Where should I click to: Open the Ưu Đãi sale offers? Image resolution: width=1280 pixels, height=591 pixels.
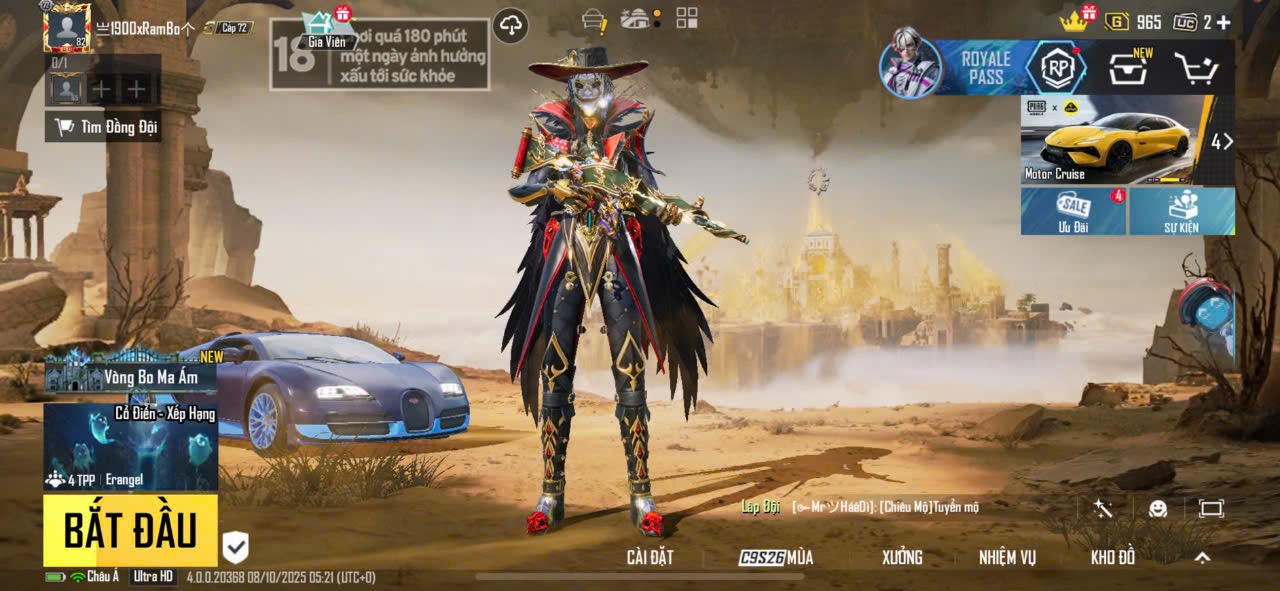point(1074,210)
